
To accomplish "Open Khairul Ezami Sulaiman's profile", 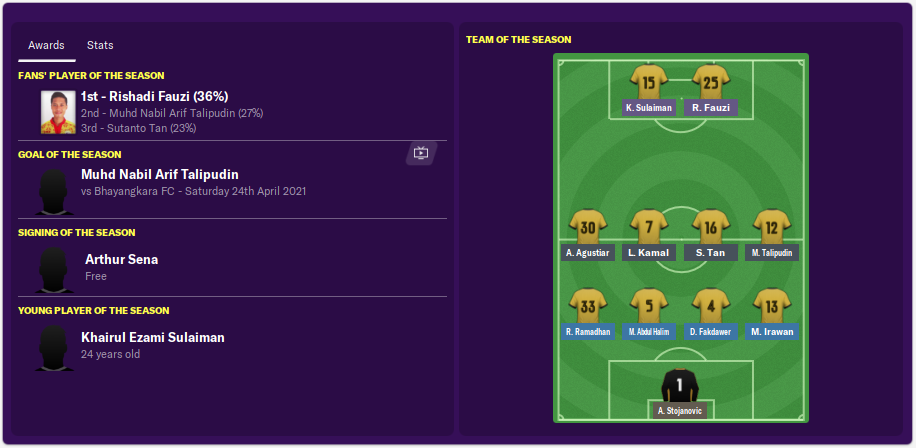I will click(x=153, y=338).
